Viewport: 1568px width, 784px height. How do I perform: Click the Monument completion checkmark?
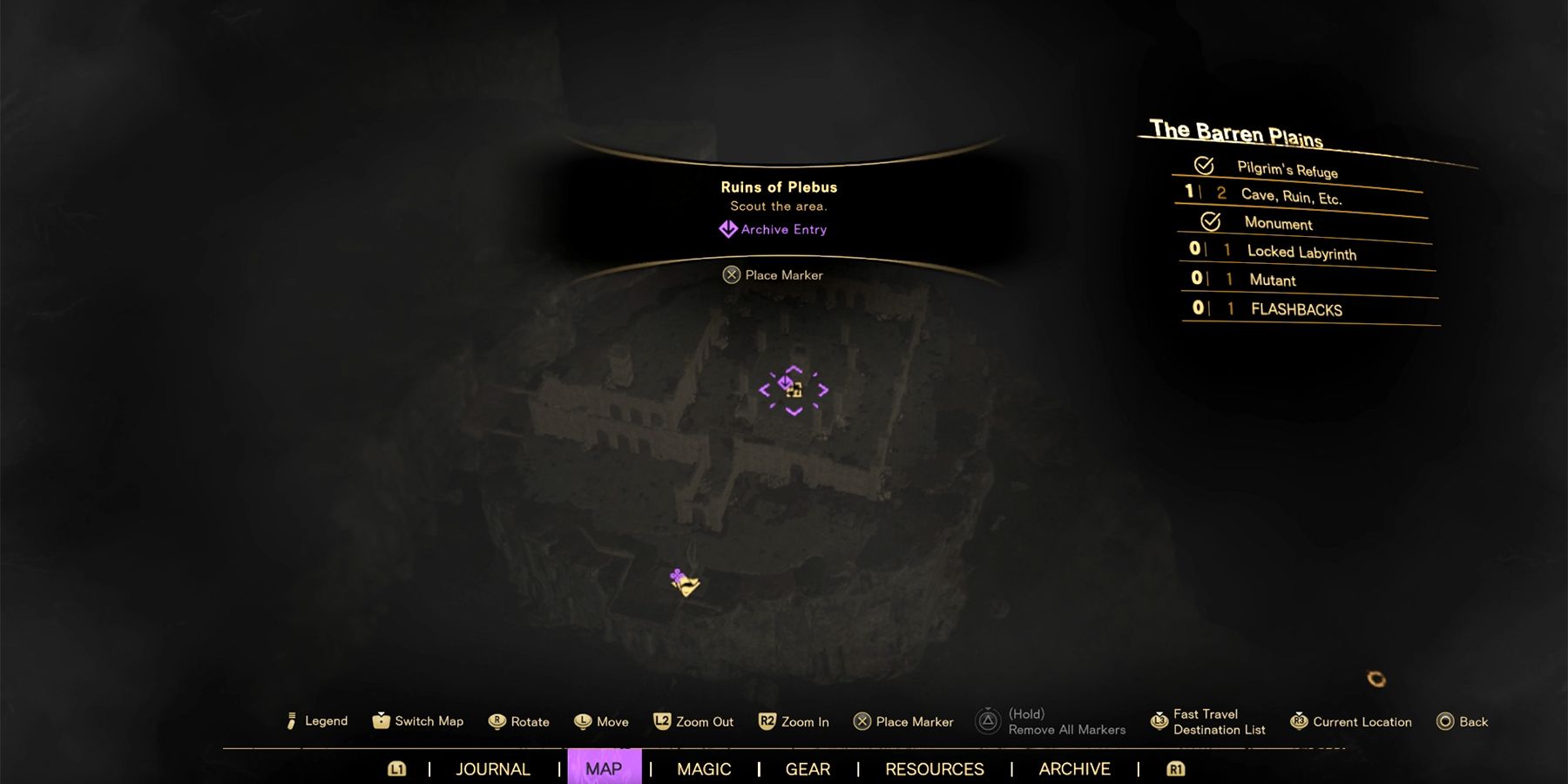tap(1211, 223)
